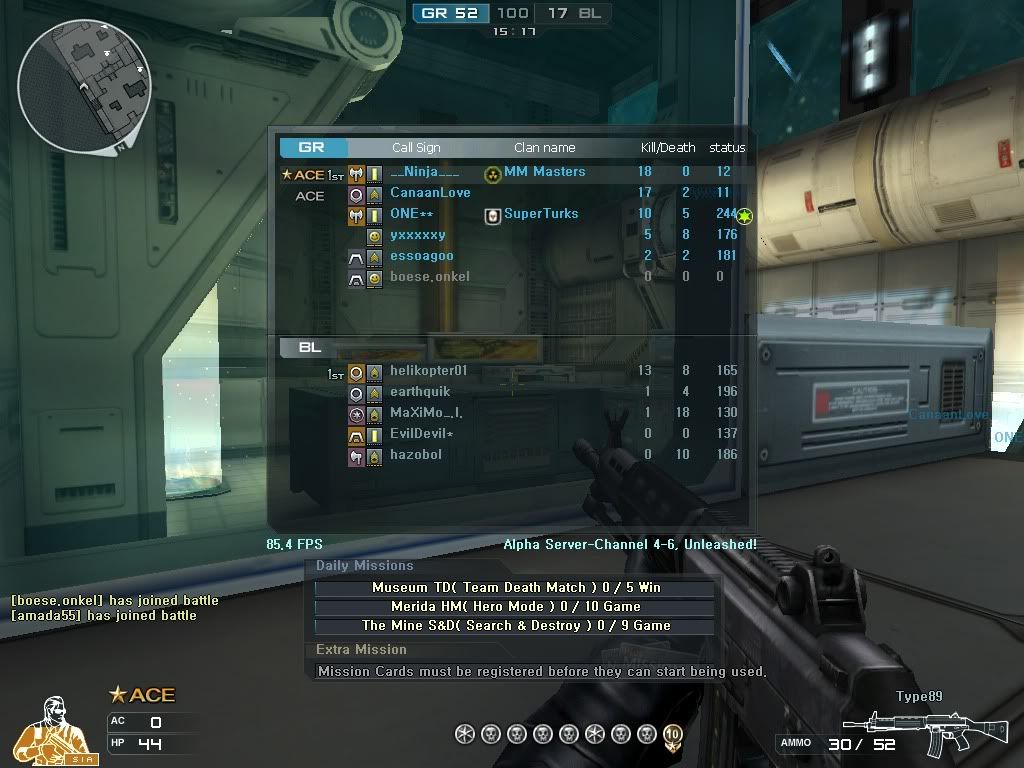Click the essoagoo player row
The image size is (1024, 768).
pos(421,256)
